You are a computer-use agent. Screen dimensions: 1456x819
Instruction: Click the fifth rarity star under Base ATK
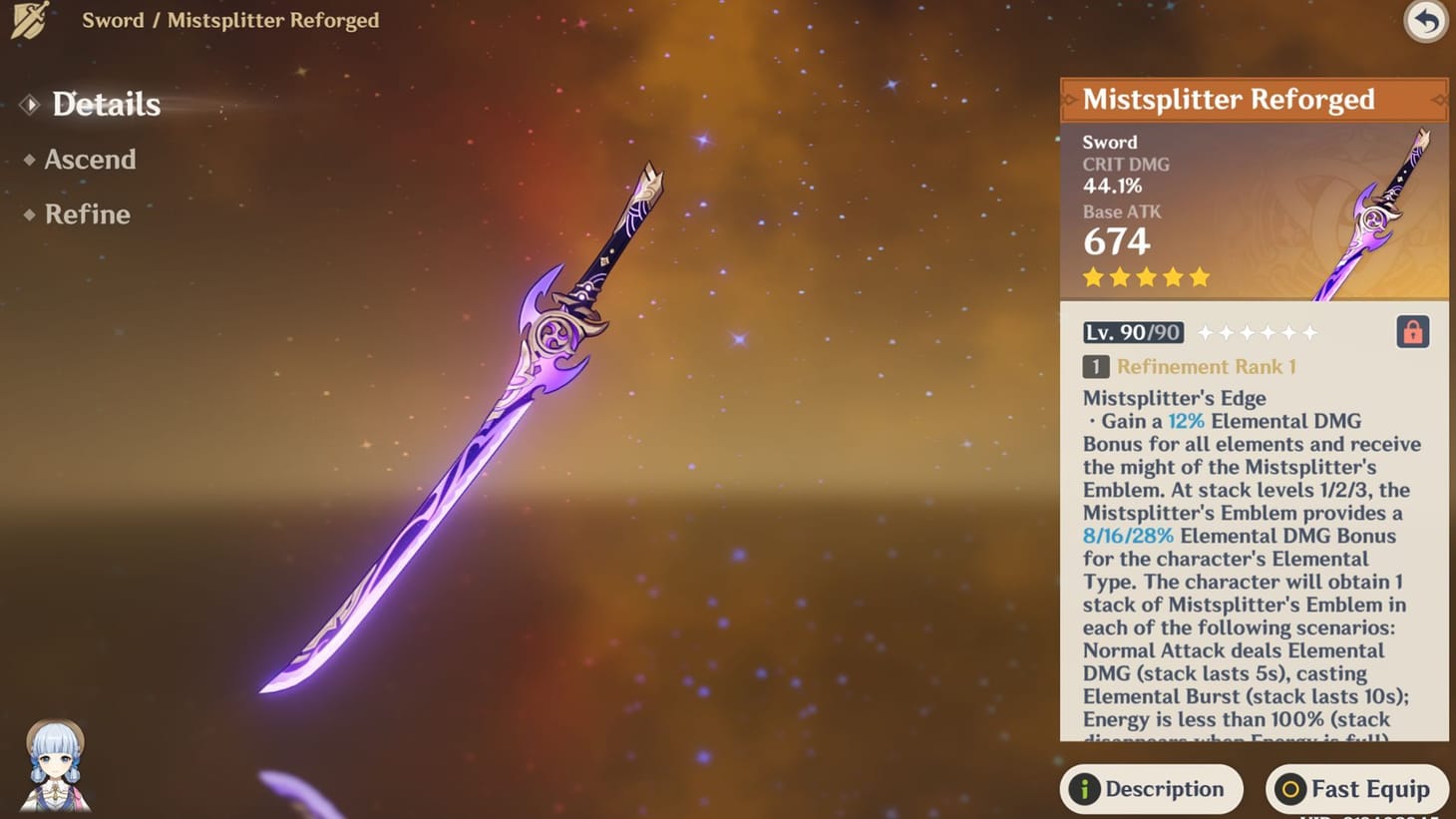1198,277
